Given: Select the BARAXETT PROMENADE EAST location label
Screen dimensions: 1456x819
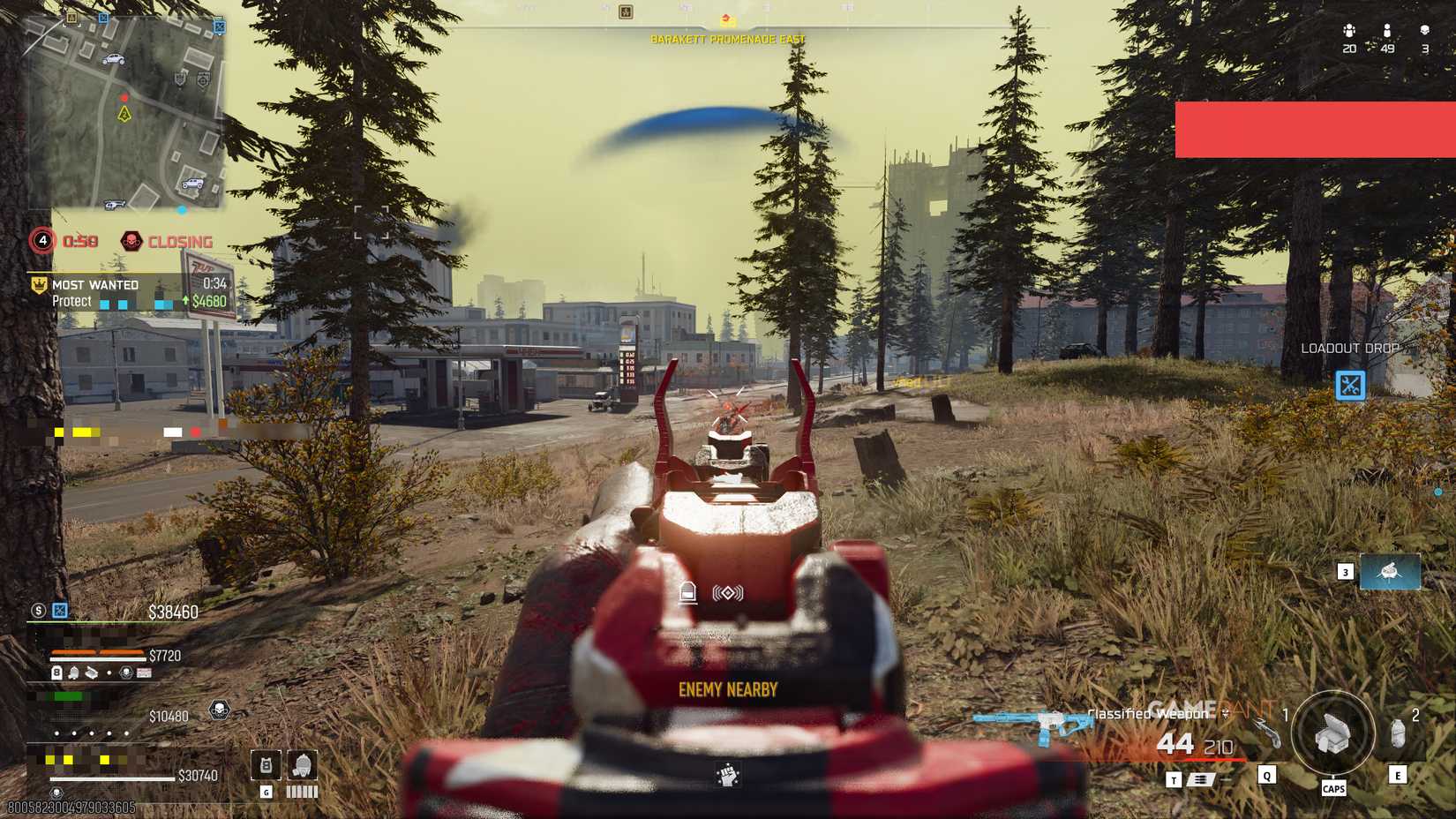Looking at the screenshot, I should 727,40.
